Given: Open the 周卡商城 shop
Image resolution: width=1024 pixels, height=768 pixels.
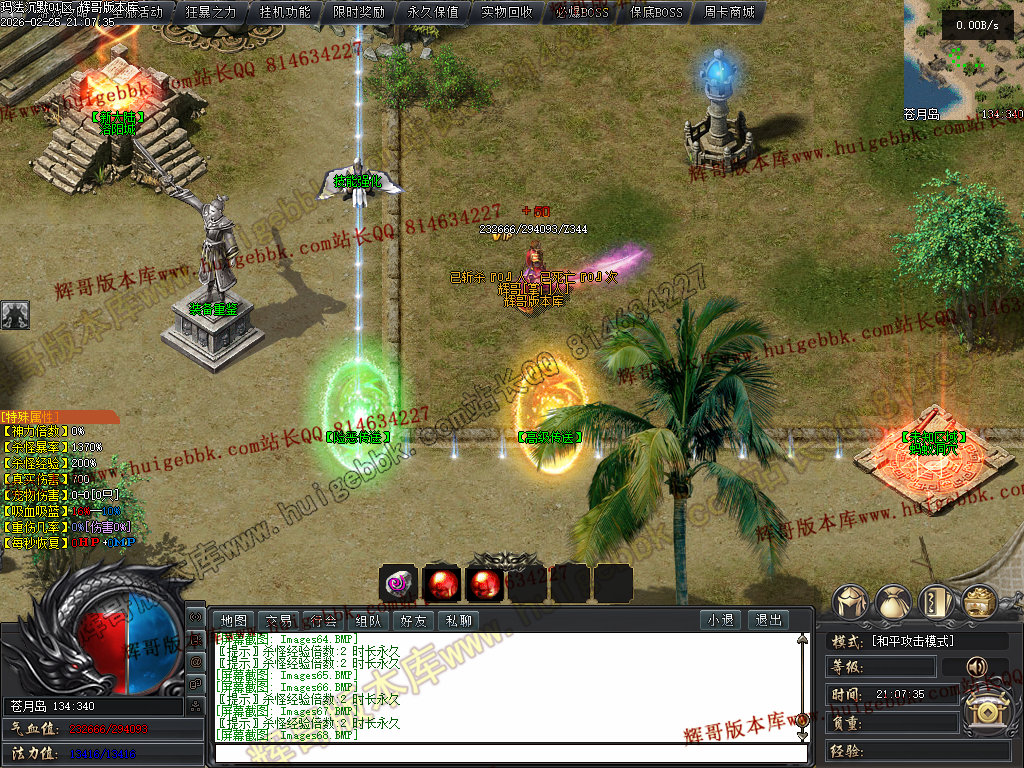Looking at the screenshot, I should coord(729,12).
